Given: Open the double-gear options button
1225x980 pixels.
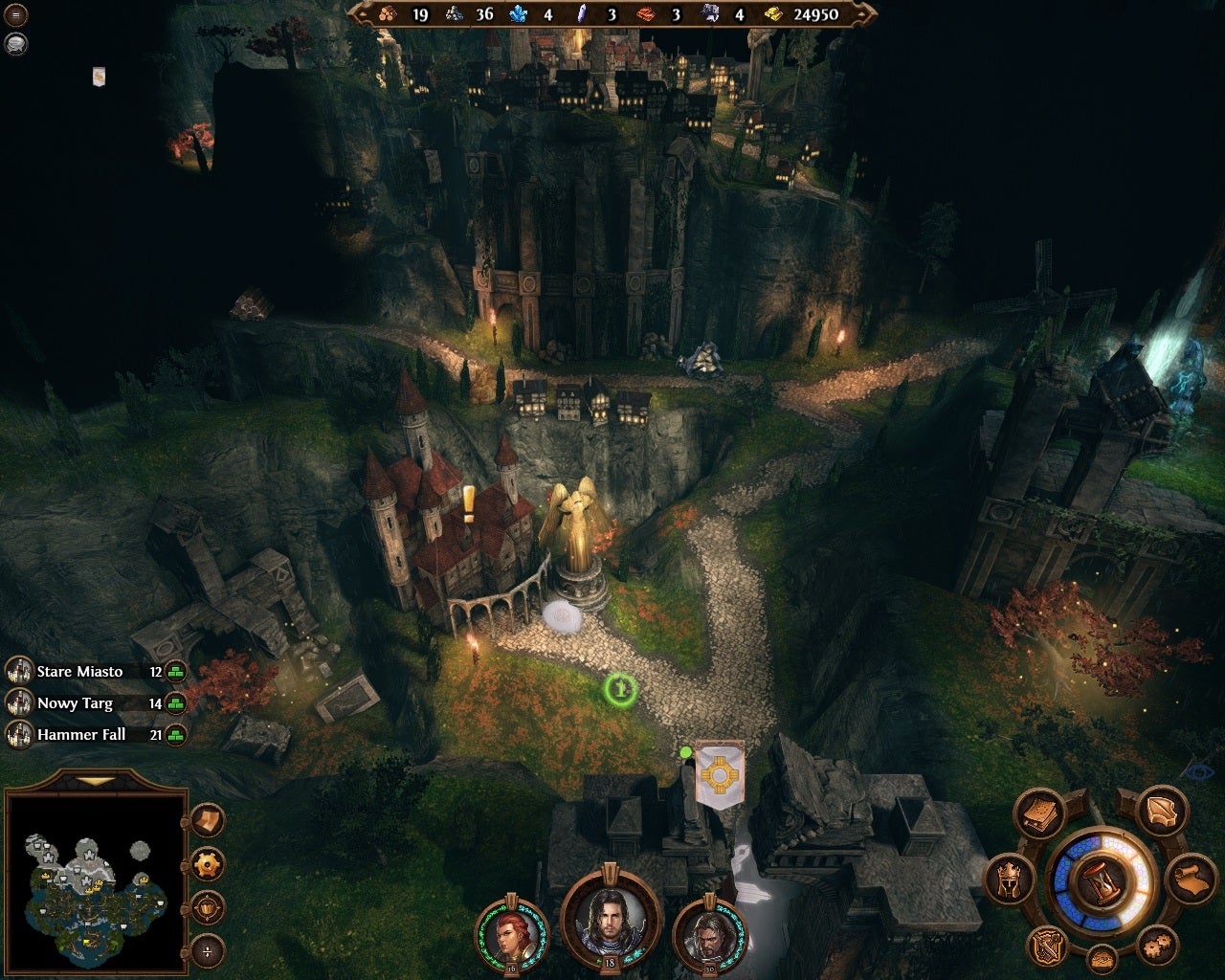Looking at the screenshot, I should (1160, 945).
